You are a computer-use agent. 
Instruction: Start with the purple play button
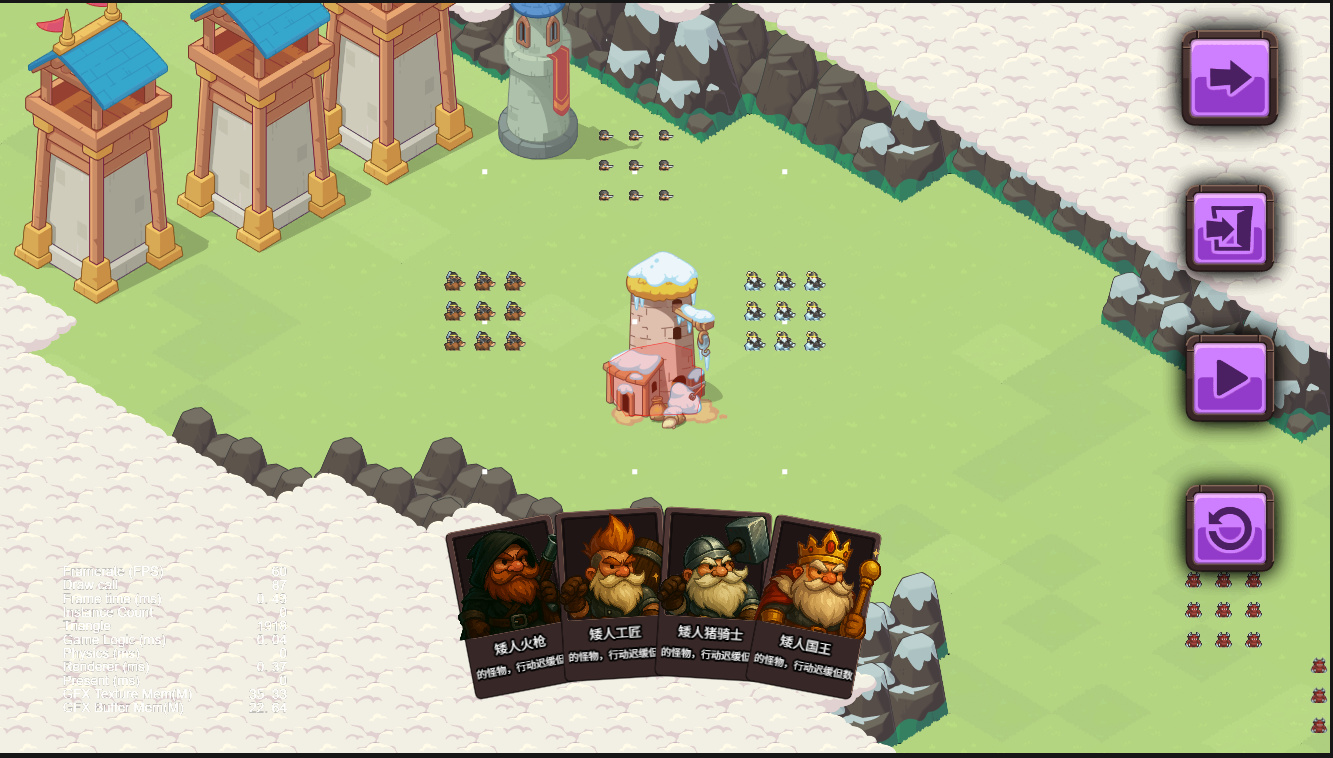[1229, 378]
